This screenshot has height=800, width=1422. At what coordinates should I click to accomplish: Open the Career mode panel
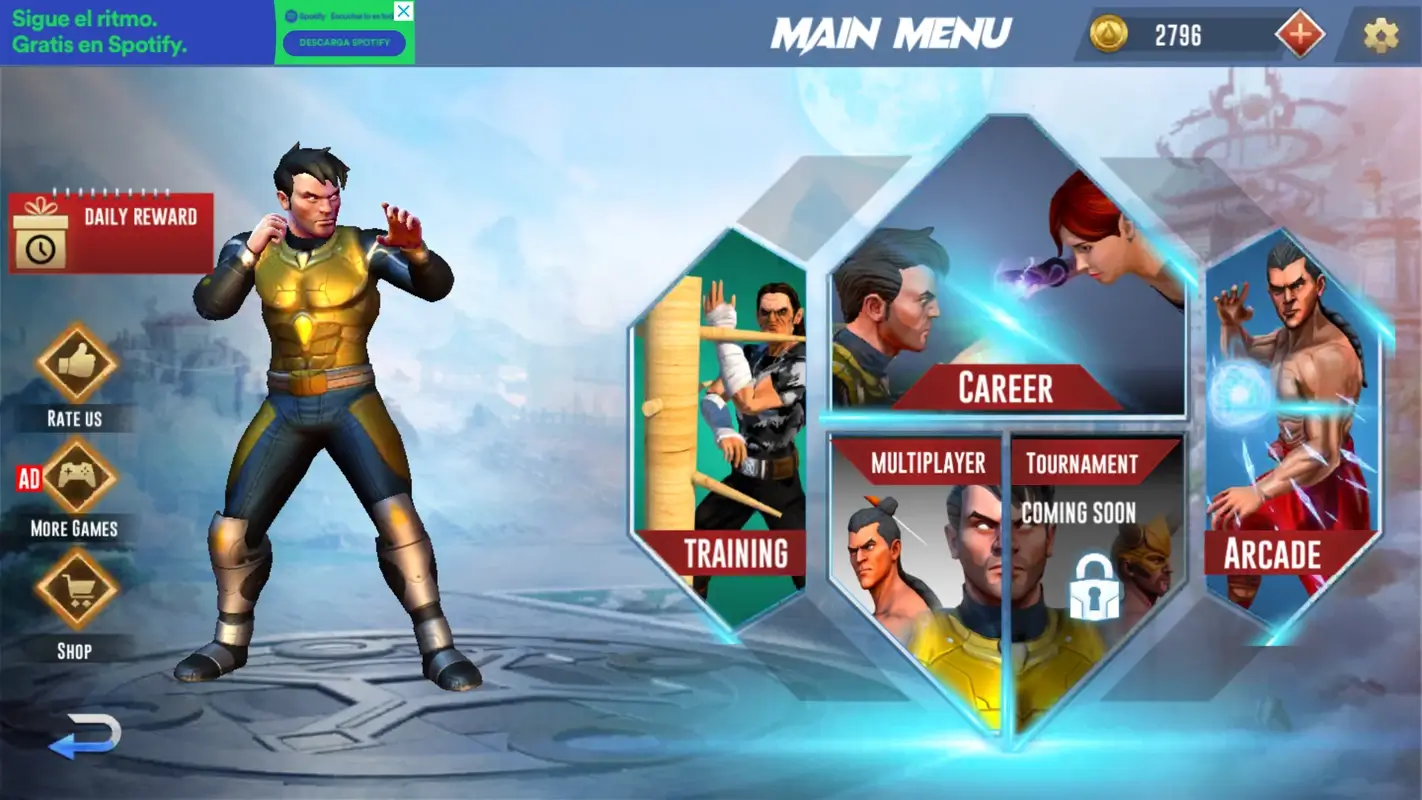click(1005, 387)
